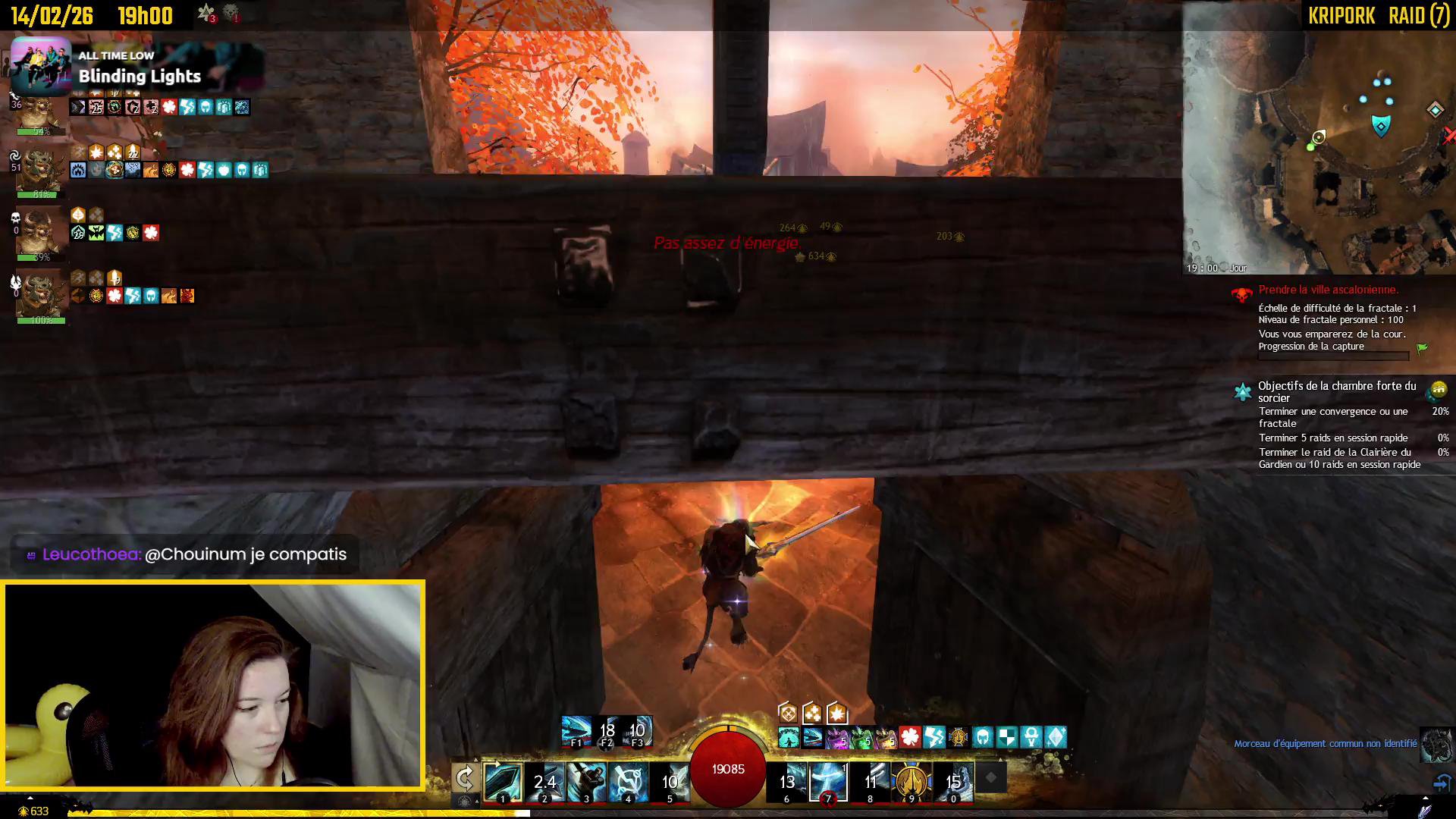Trigger the weapon skill in slot 4
The image size is (1456, 819).
[x=628, y=783]
